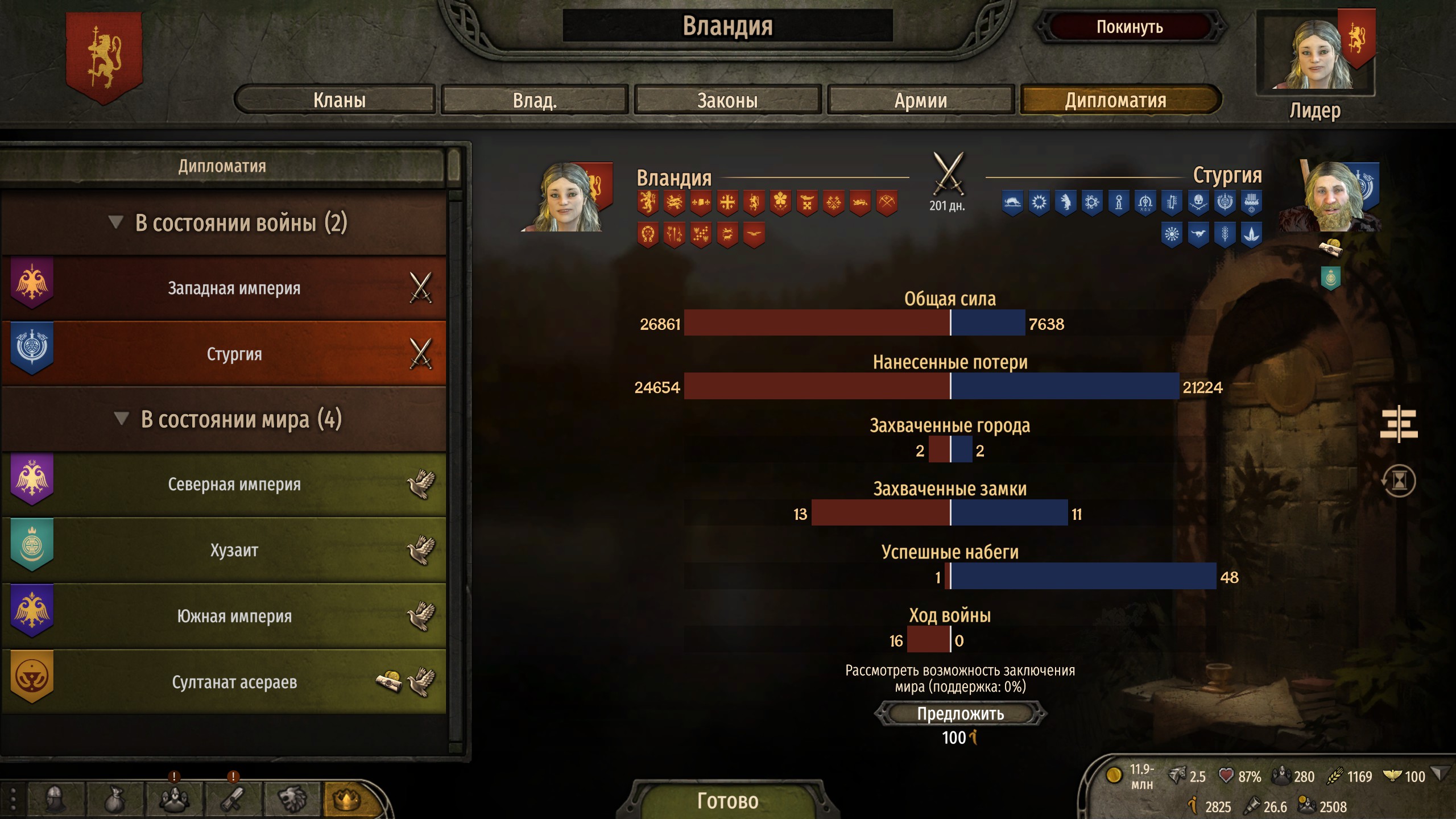Collapse the В состоянии войны section
1456x819 pixels.
(x=116, y=222)
